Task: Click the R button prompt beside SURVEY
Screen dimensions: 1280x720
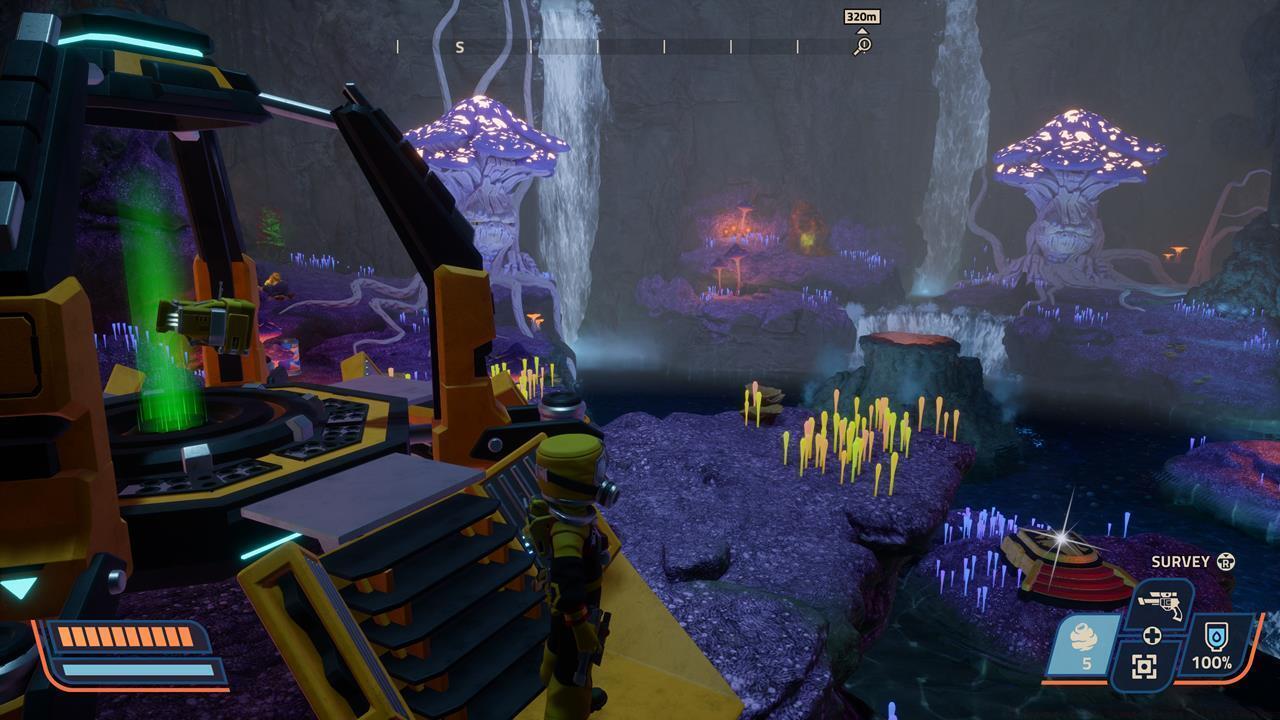Action: click(1226, 562)
